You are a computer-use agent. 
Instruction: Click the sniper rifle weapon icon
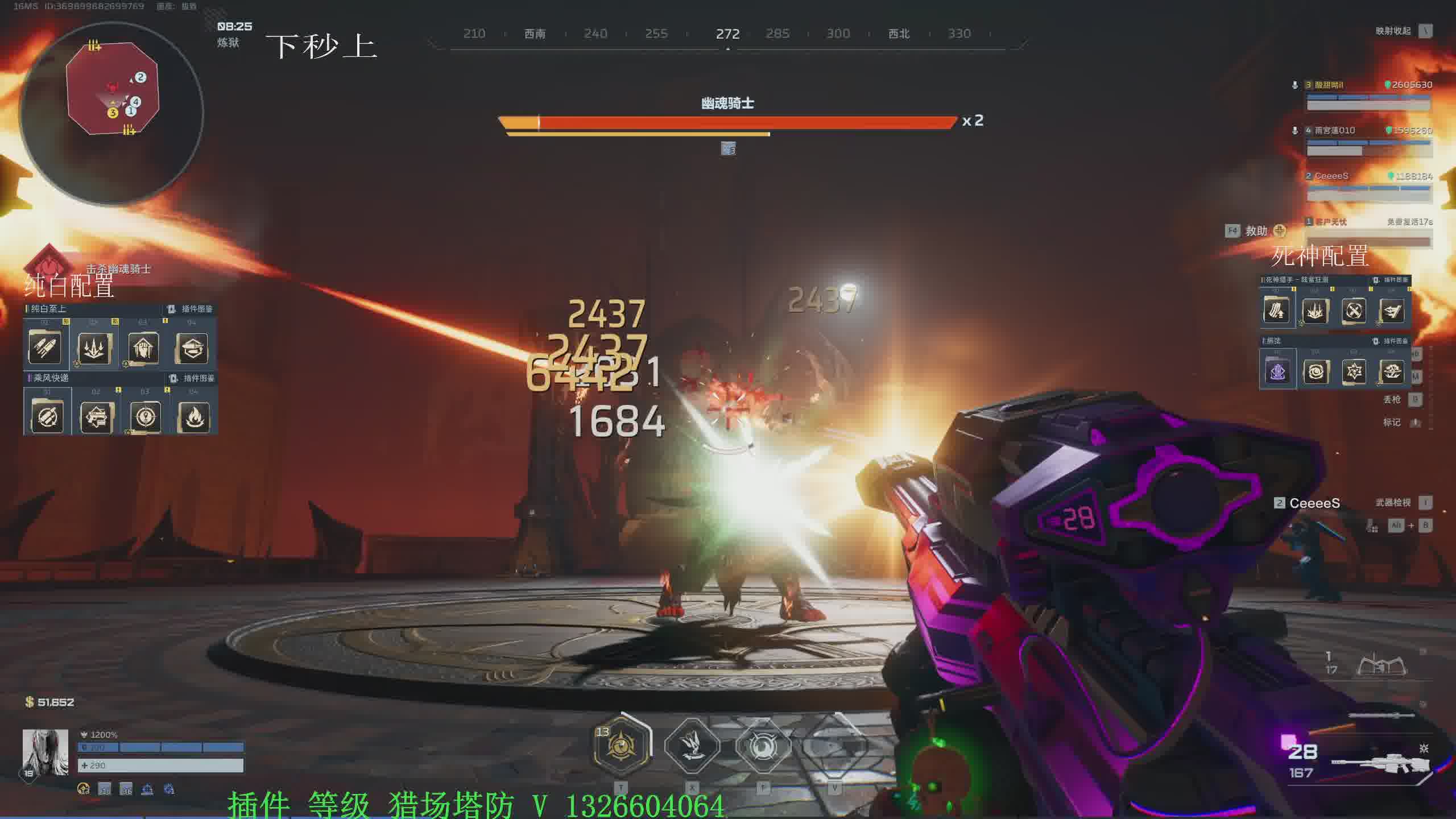coord(1379,762)
